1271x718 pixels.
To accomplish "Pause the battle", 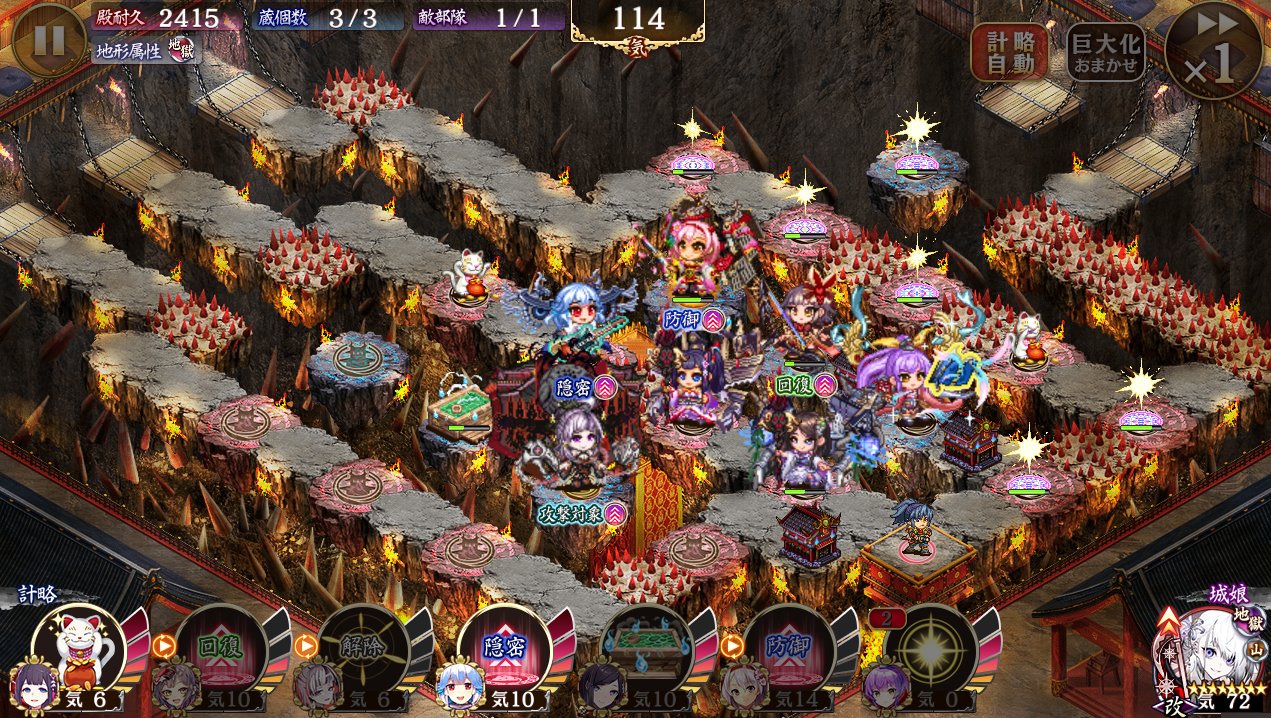I will pyautogui.click(x=49, y=40).
